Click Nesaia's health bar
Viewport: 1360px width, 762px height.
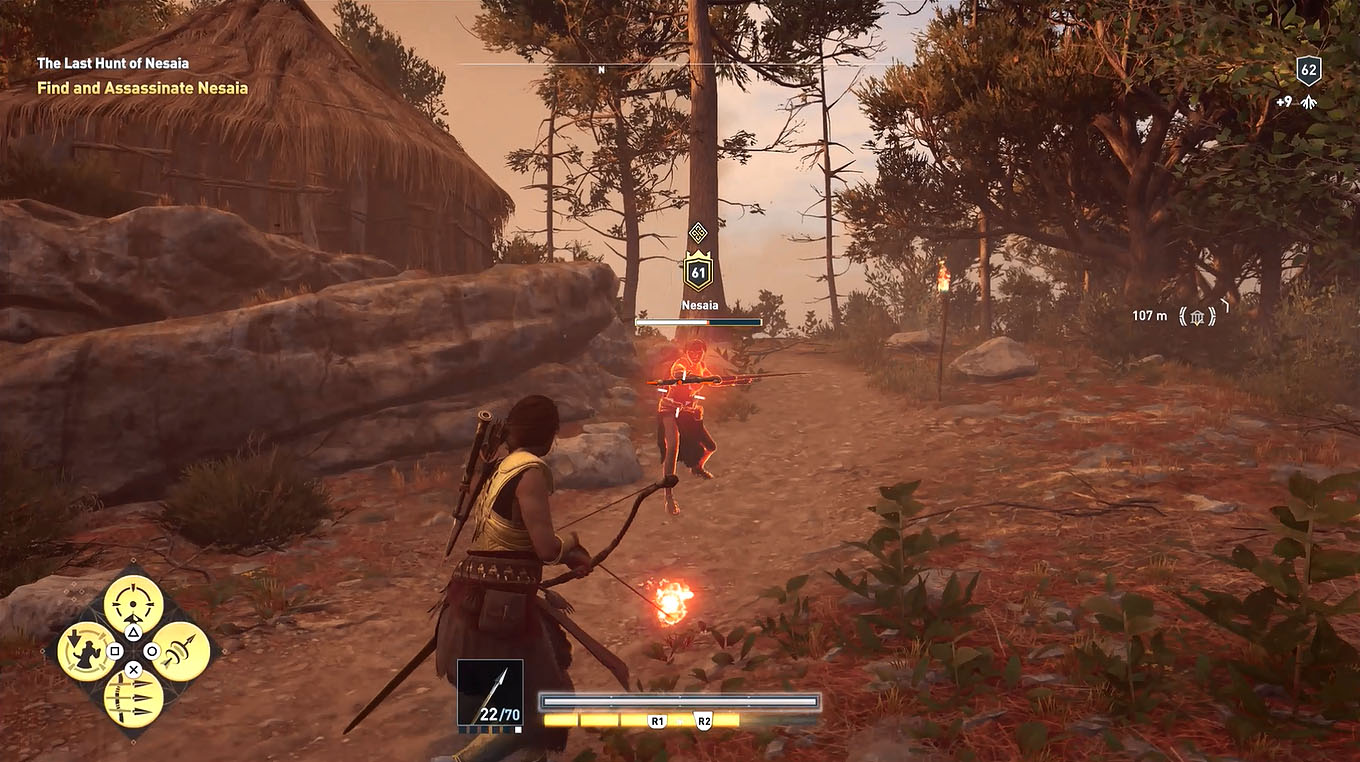pos(699,322)
